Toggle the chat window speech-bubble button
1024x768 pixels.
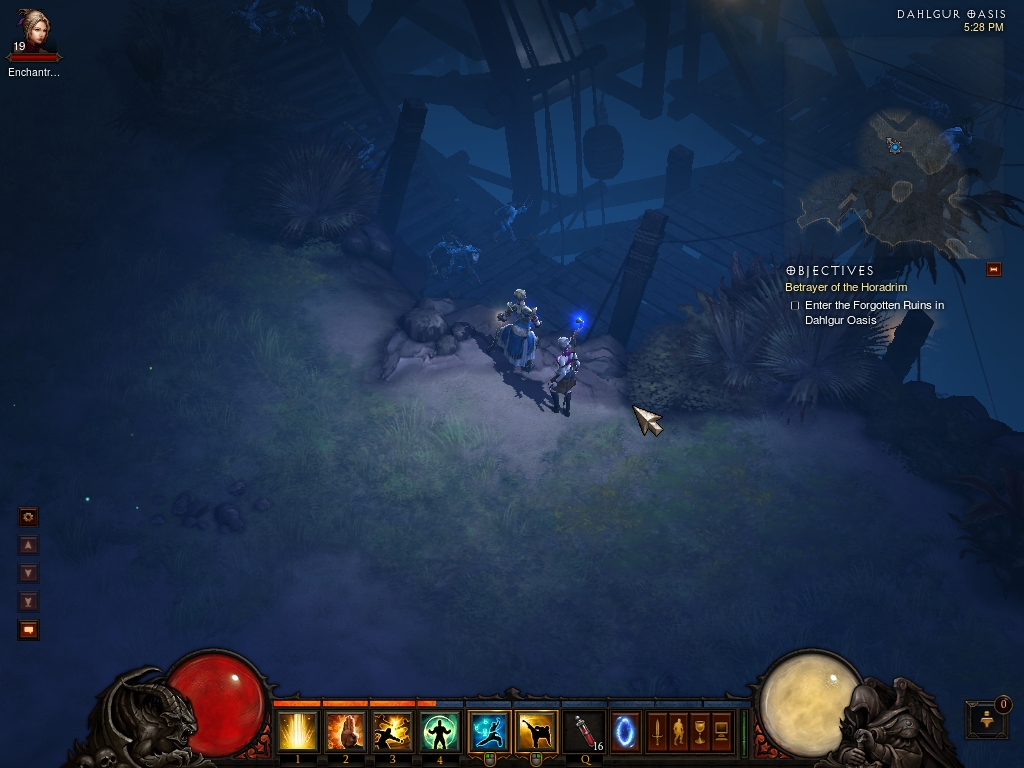coord(29,630)
